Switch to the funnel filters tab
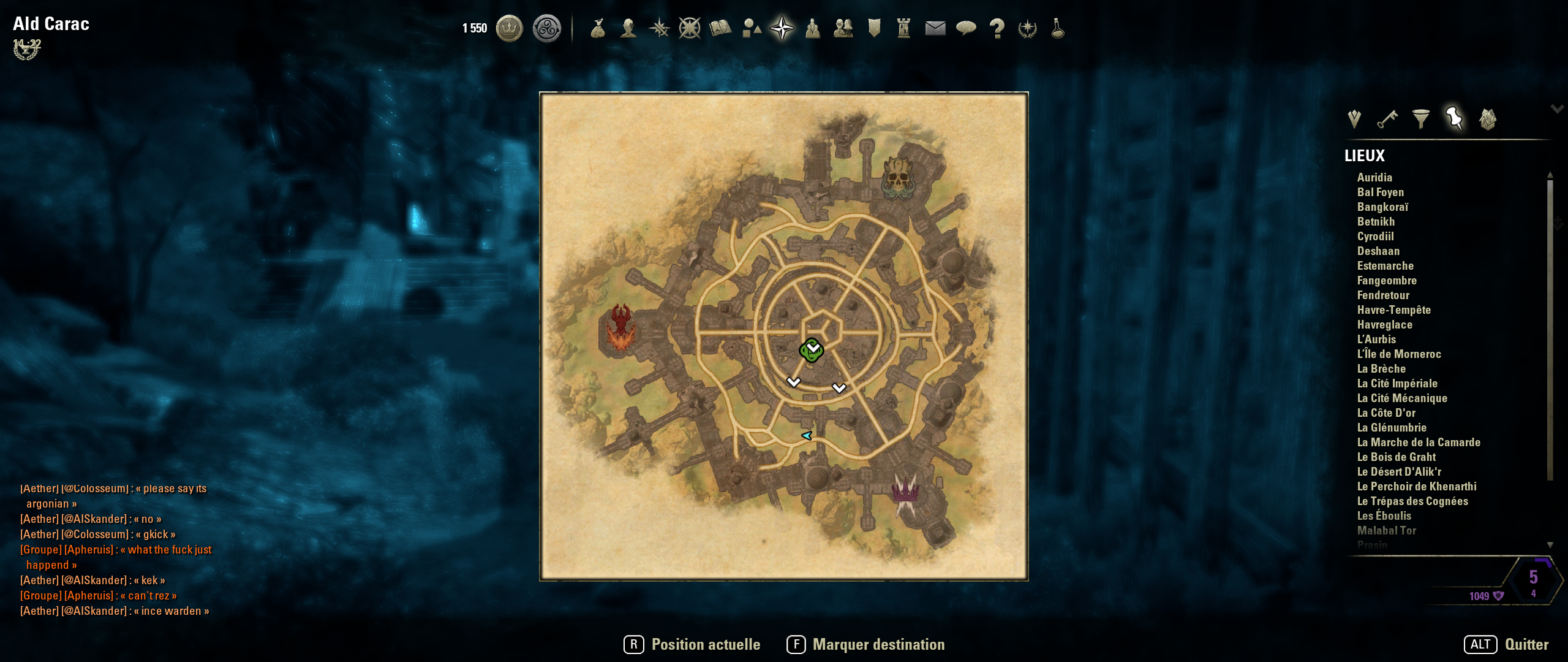This screenshot has height=662, width=1568. point(1421,118)
